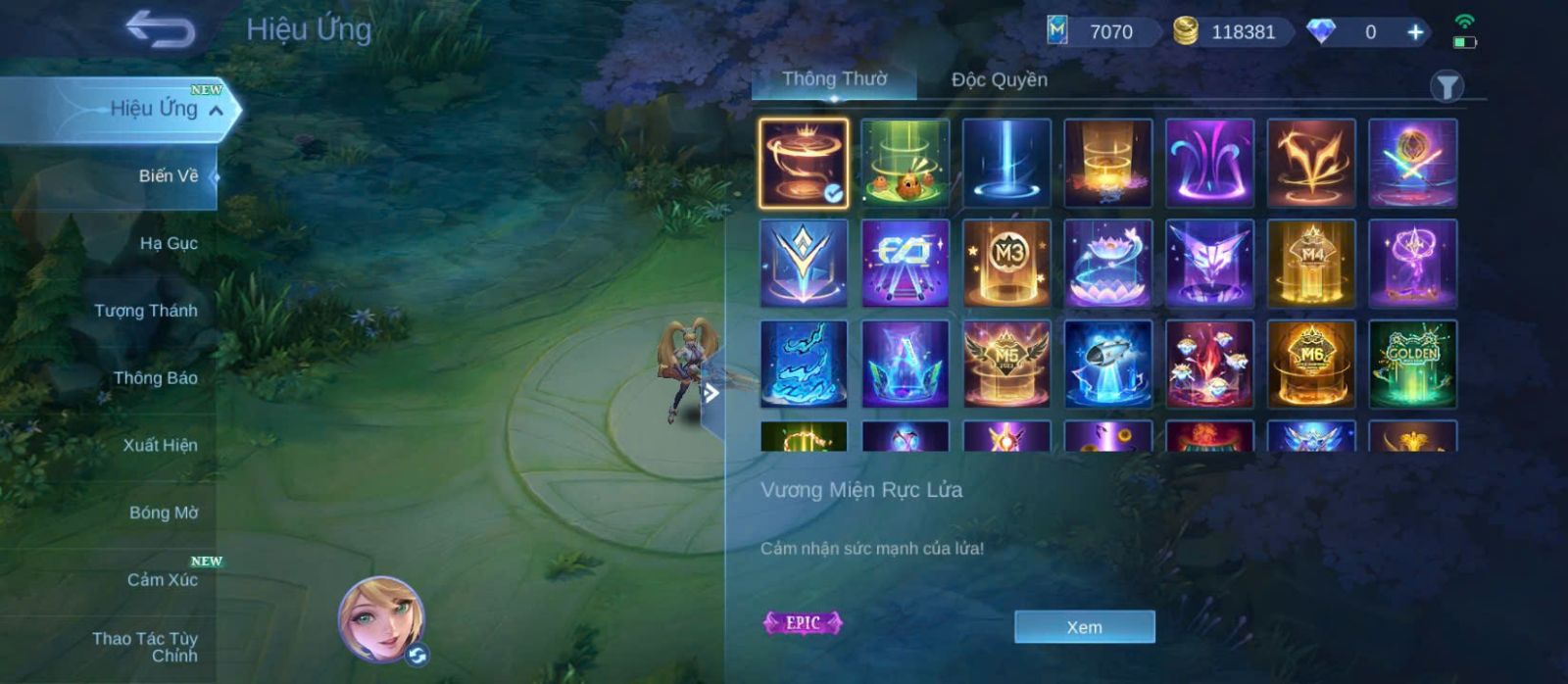The image size is (1568, 684).
Task: Pick the pink lotus recall effect
Action: click(x=1108, y=264)
